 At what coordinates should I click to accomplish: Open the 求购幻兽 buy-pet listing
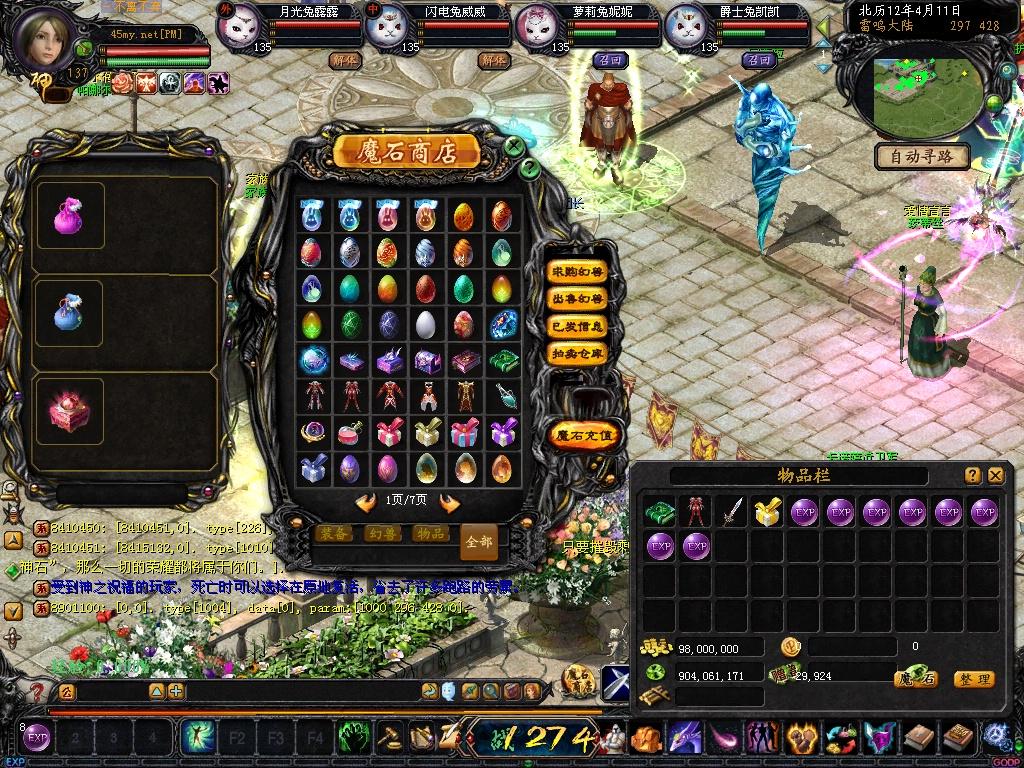[577, 271]
